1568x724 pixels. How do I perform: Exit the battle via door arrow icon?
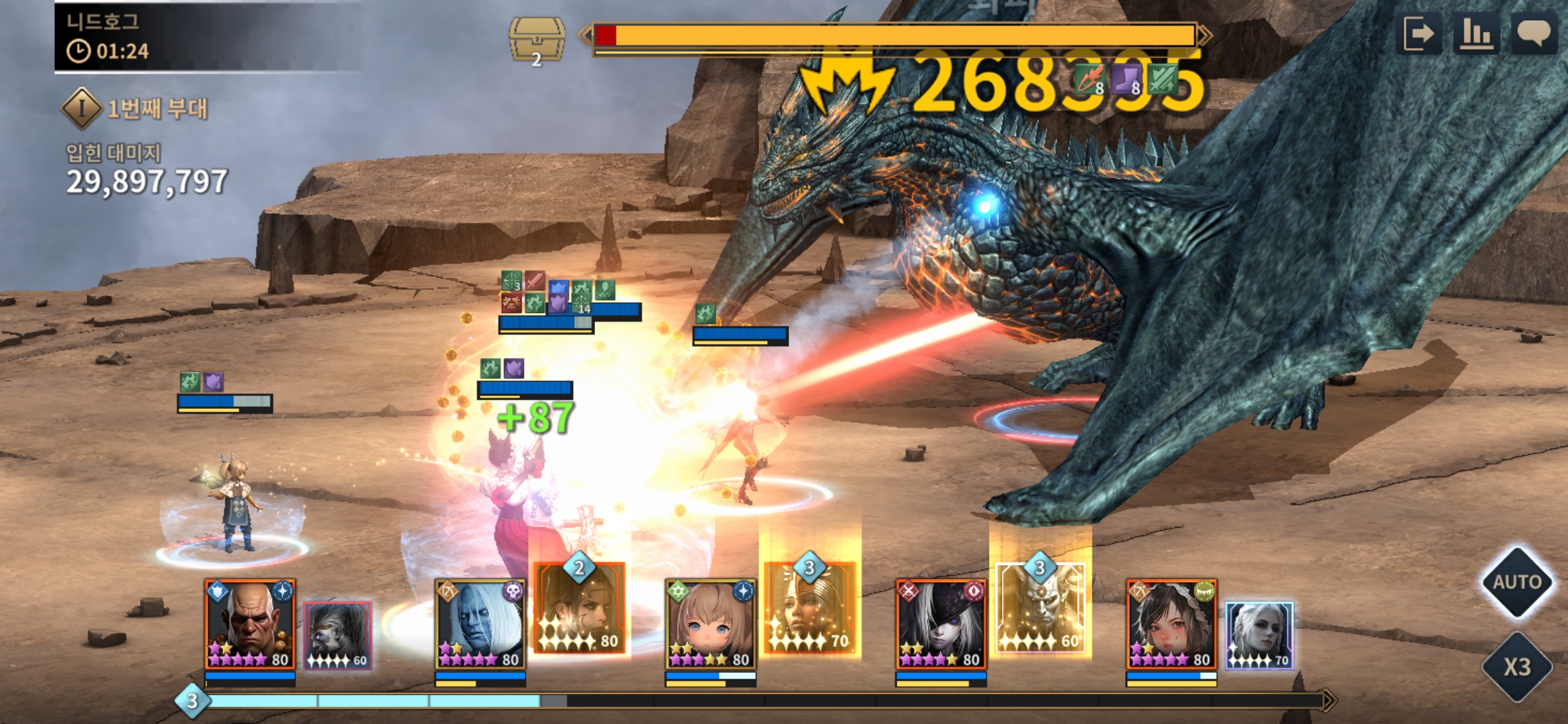click(x=1419, y=34)
